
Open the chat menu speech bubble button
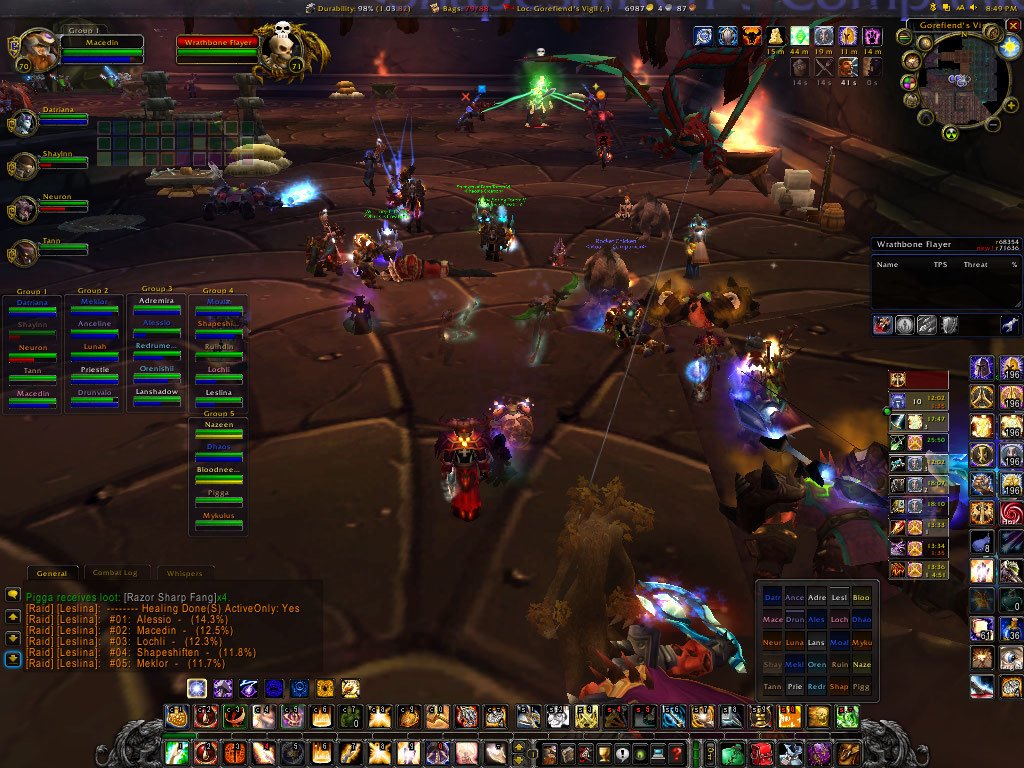click(13, 594)
